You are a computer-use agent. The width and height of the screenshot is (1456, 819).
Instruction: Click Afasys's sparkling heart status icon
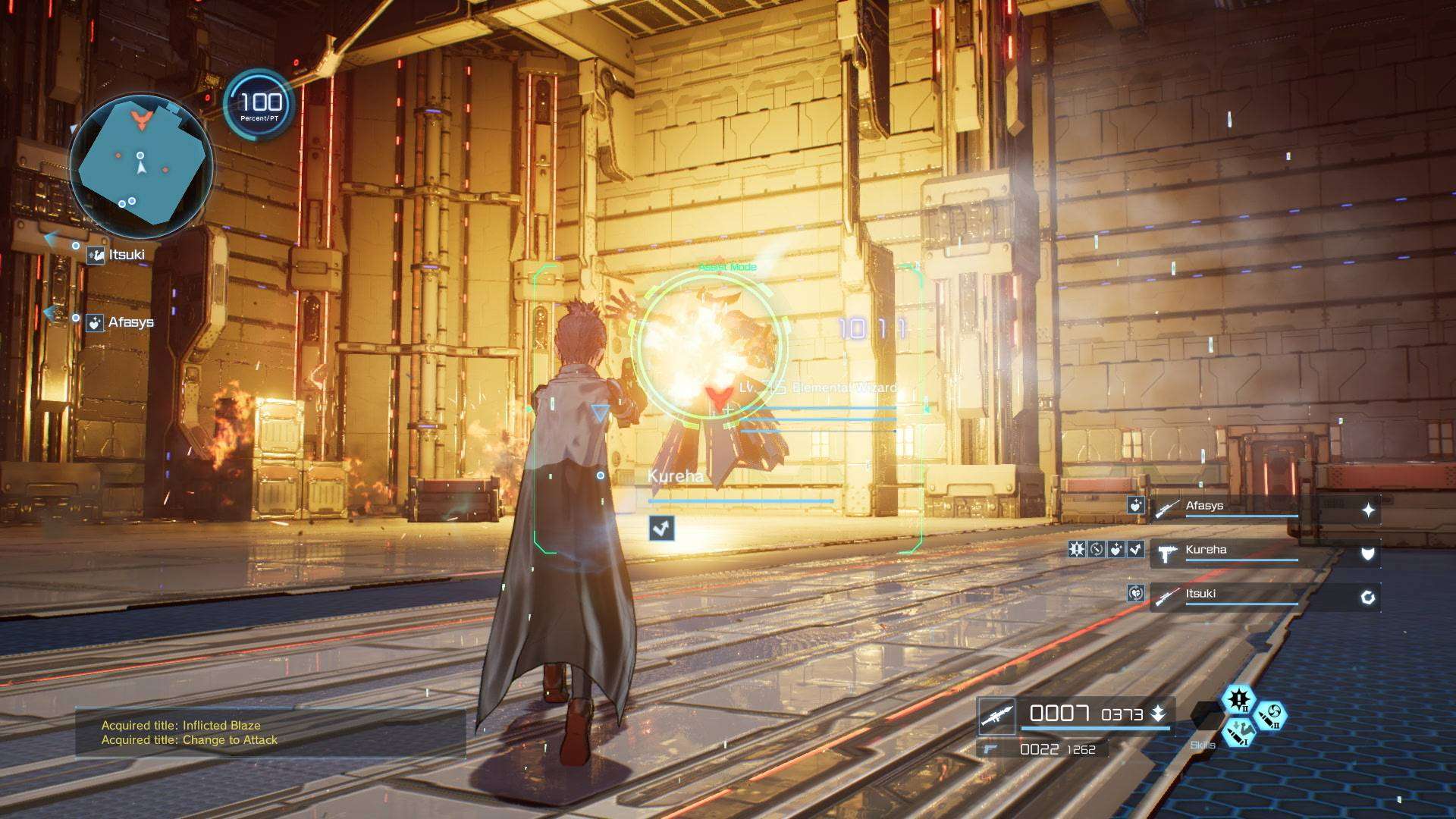[x=1135, y=505]
